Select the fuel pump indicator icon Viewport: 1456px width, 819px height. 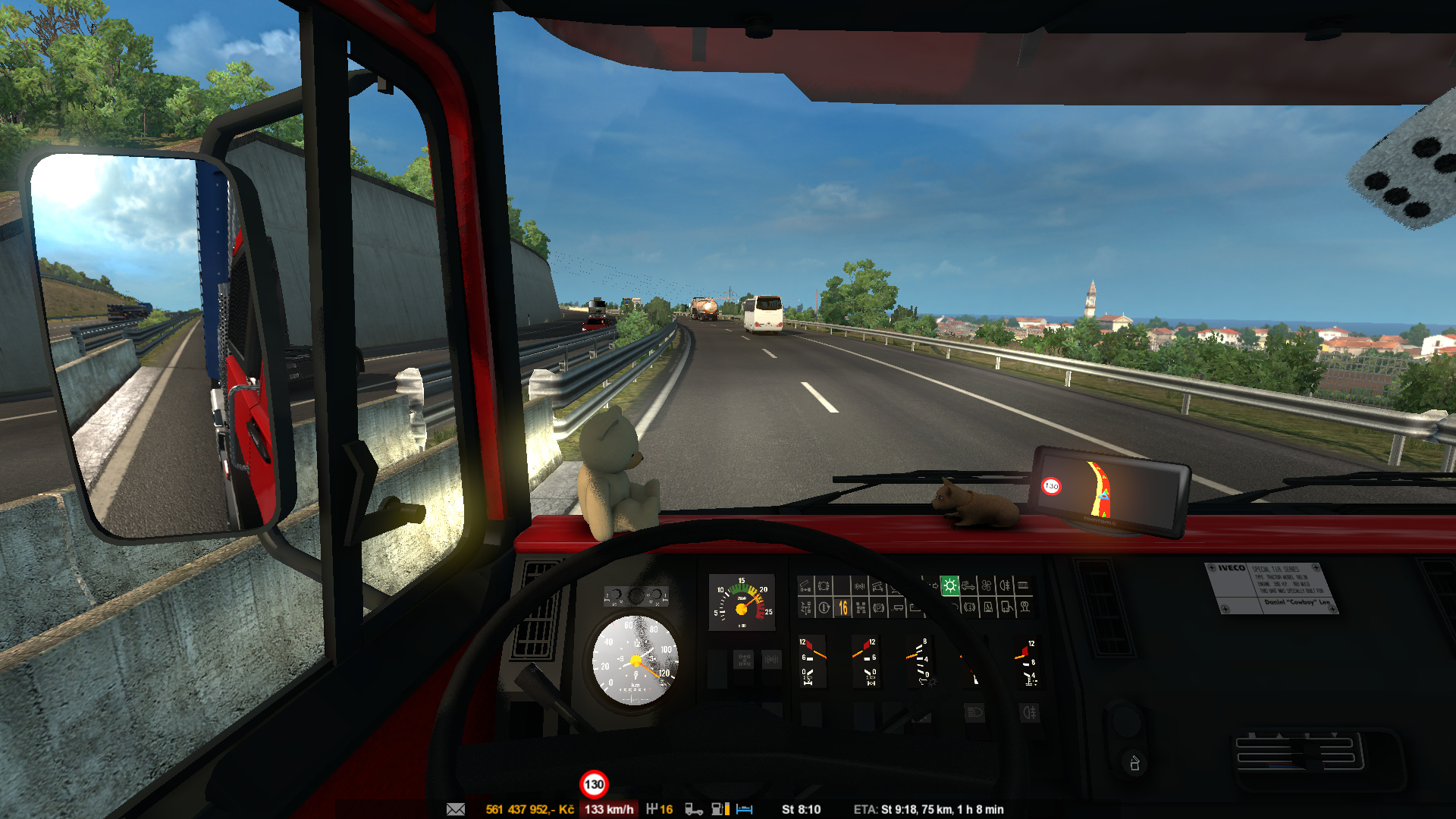tap(720, 809)
